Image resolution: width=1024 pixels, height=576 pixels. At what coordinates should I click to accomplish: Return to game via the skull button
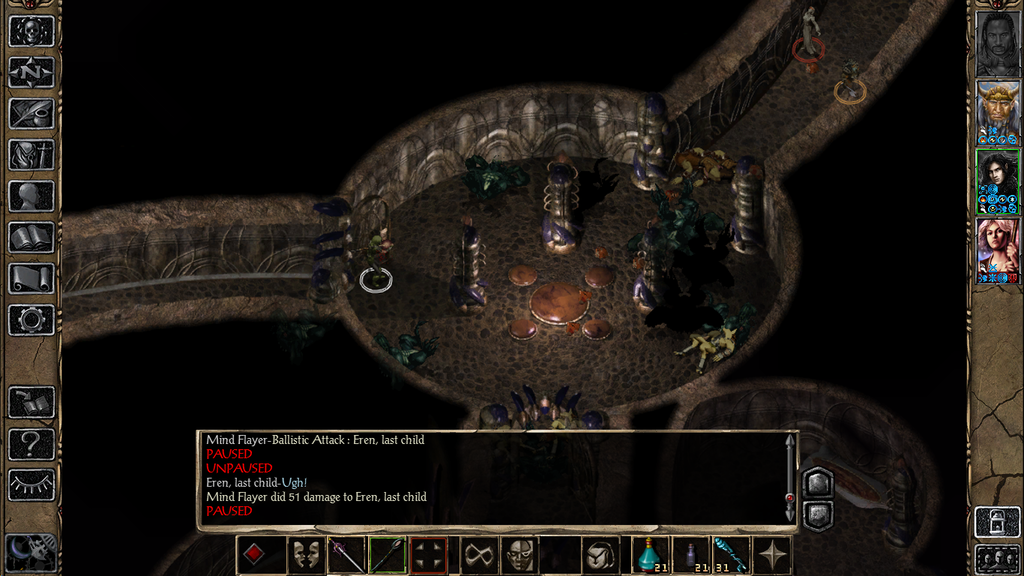click(31, 30)
